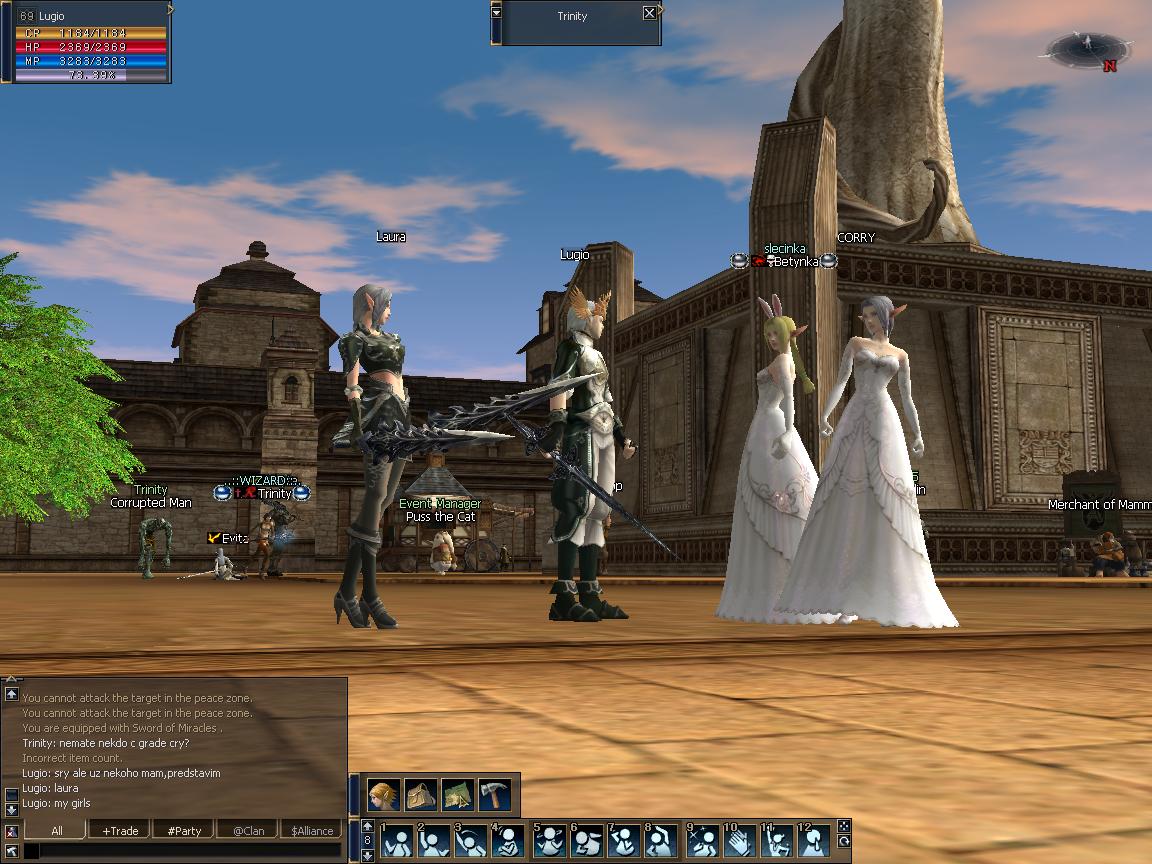Use the sitting action in hotbar slot 4

(x=511, y=841)
